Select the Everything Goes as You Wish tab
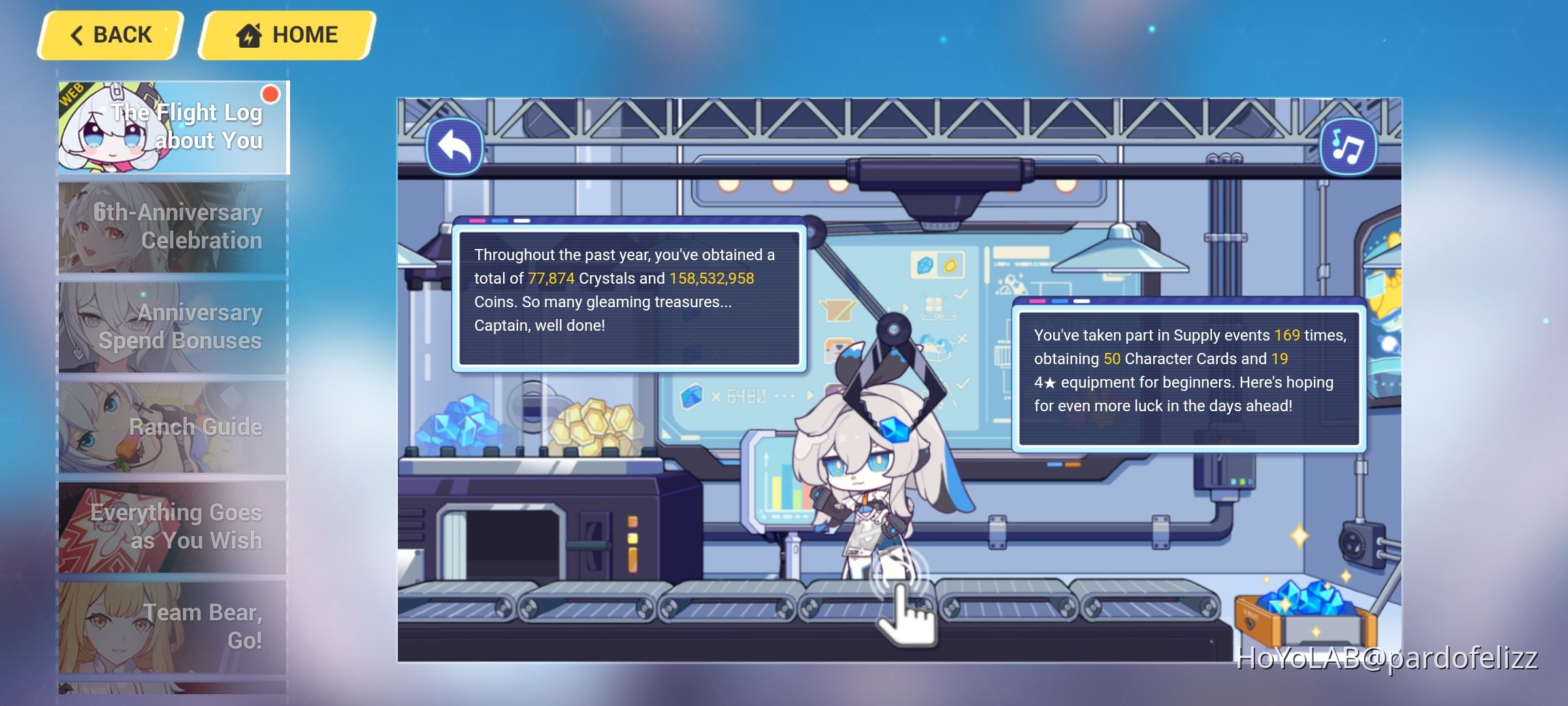The image size is (1568, 706). pos(172,526)
